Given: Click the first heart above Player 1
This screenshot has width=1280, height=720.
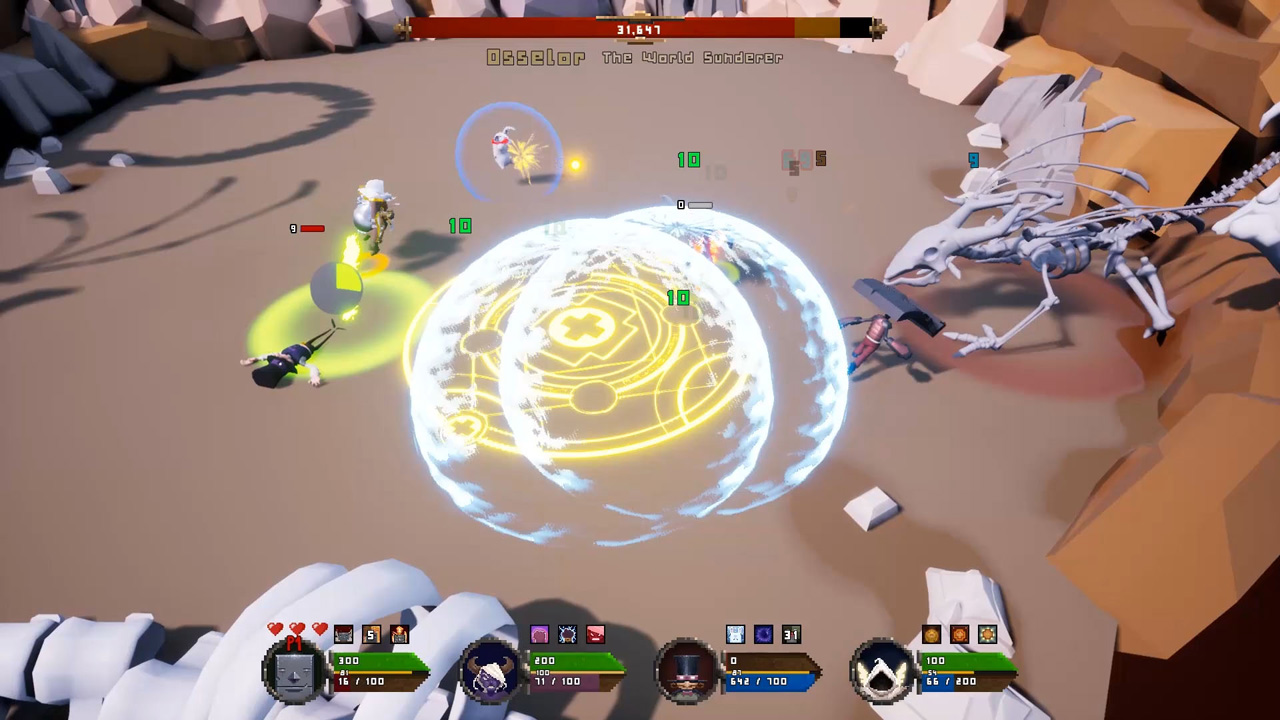Looking at the screenshot, I should pos(274,630).
